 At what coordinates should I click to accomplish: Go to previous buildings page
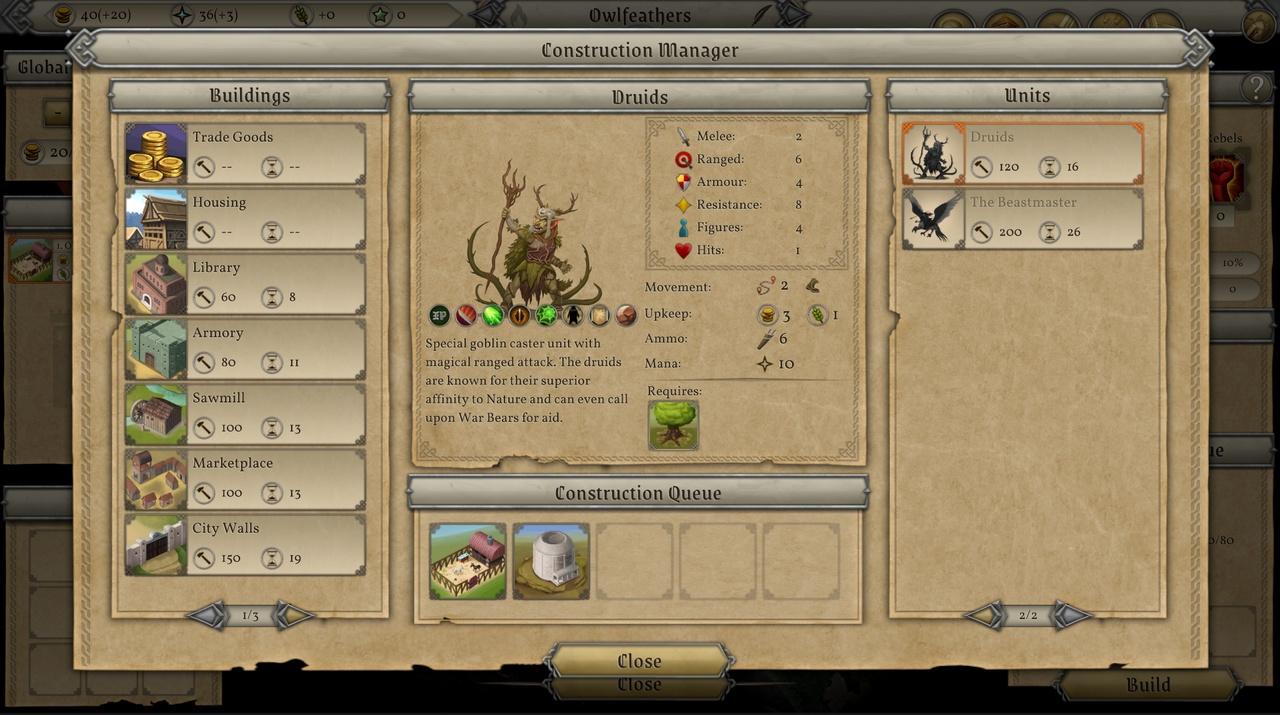206,615
